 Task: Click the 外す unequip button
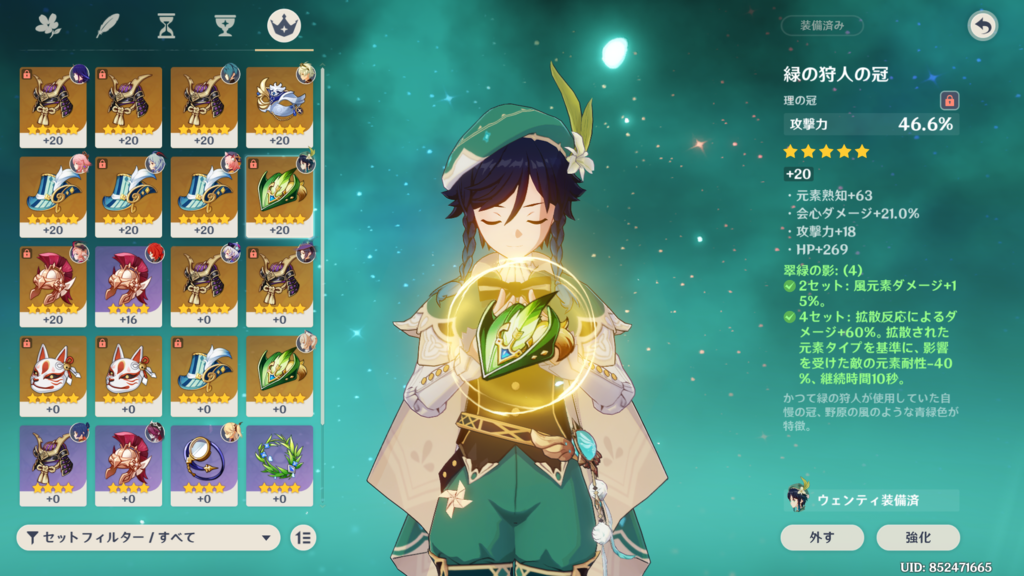[x=822, y=537]
